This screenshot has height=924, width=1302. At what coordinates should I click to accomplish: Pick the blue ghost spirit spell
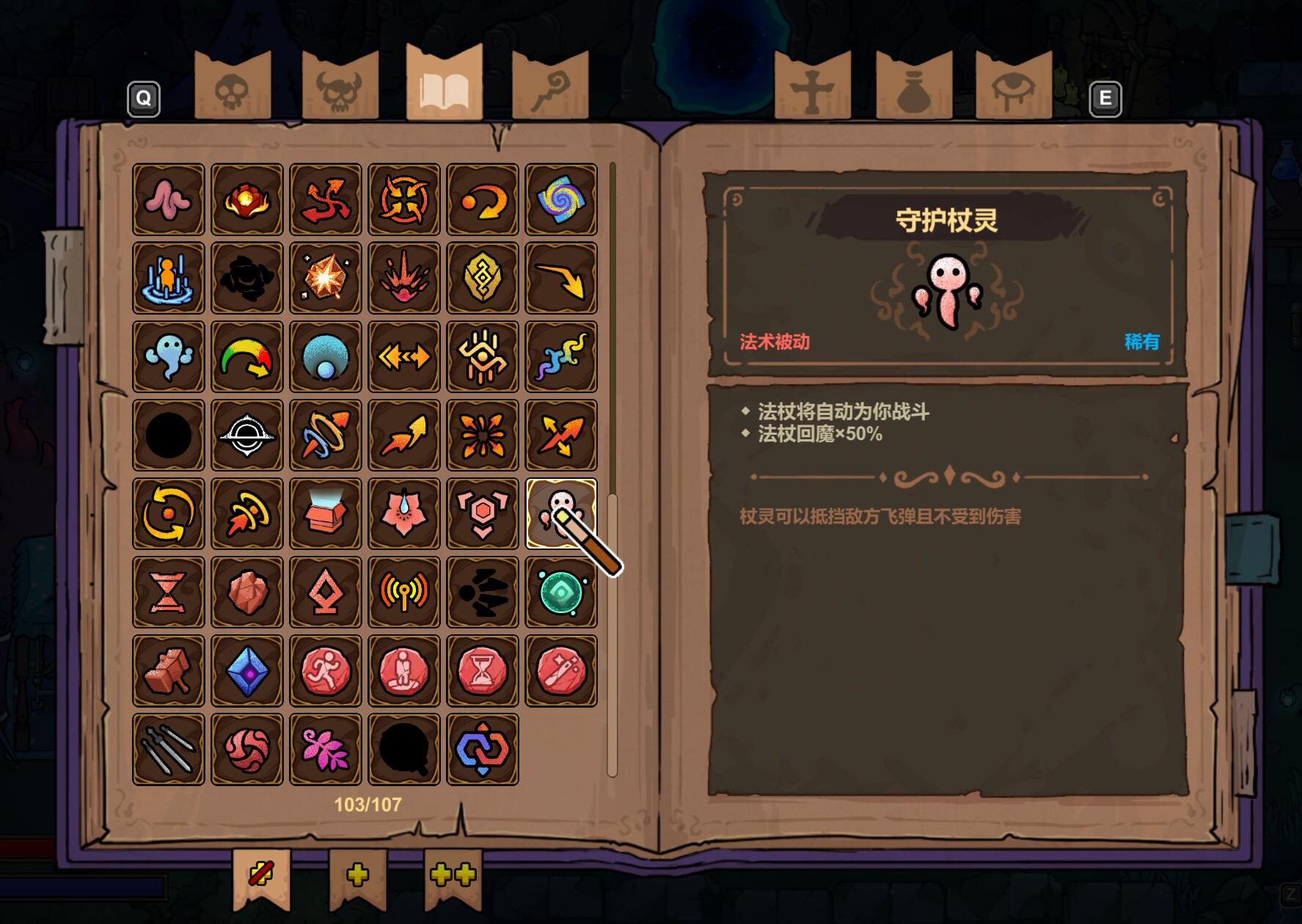169,356
